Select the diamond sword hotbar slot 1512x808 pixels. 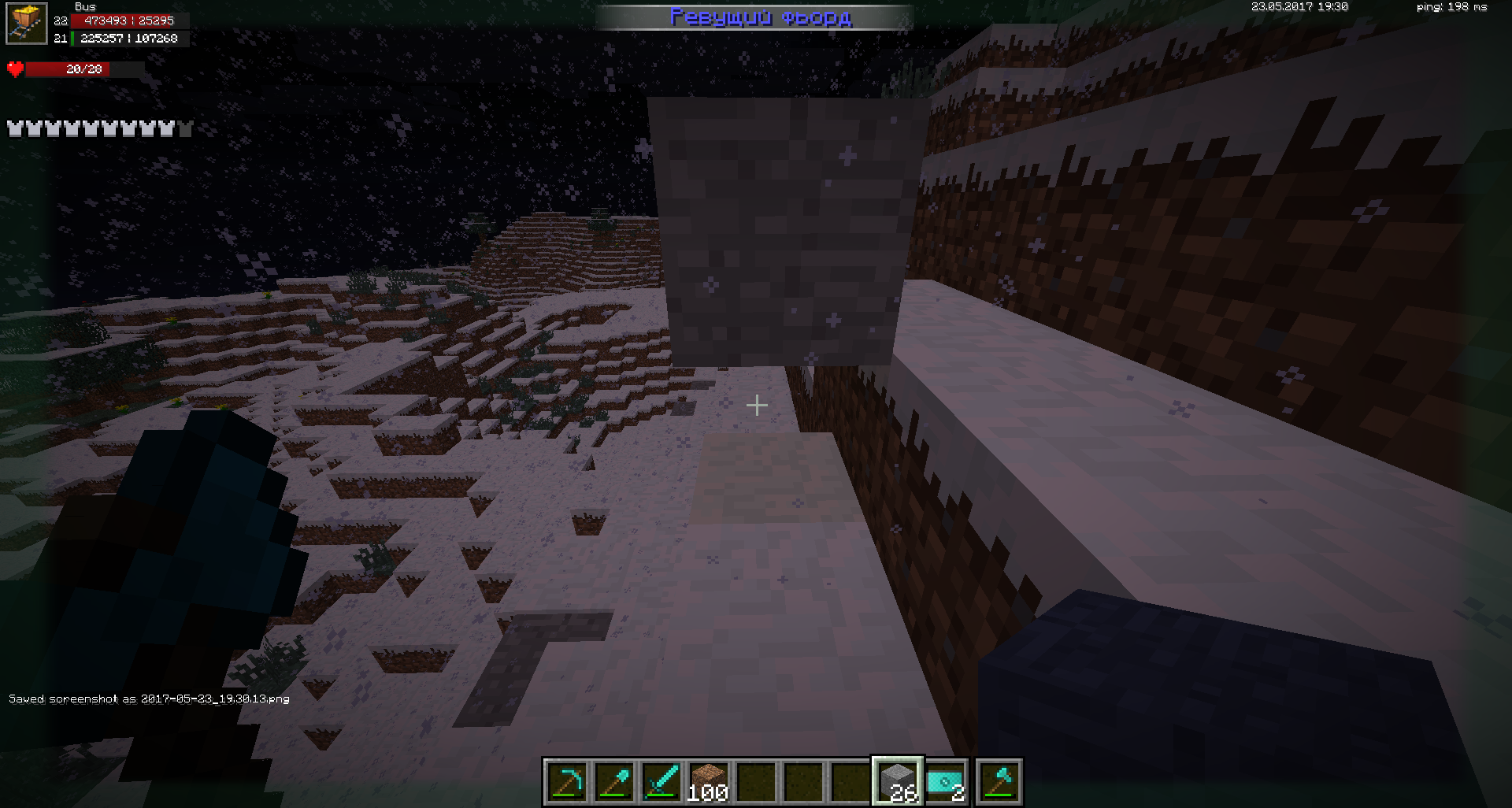click(661, 782)
